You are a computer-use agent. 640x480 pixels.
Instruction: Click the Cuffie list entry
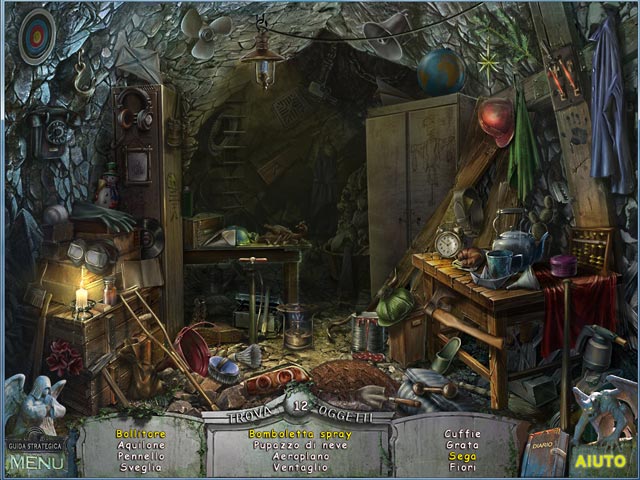[x=462, y=435]
